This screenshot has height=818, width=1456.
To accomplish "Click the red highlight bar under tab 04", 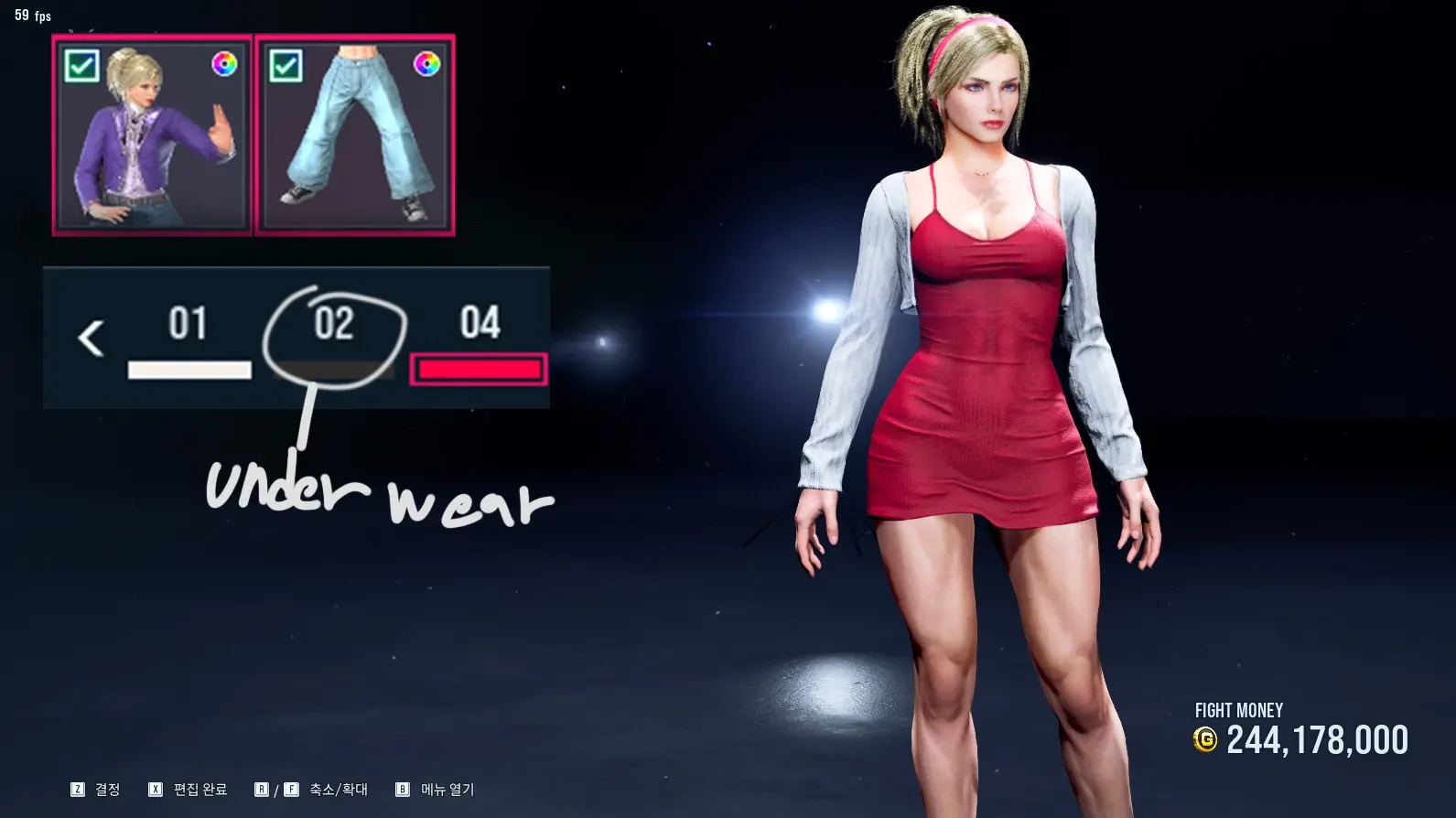I will coord(480,370).
